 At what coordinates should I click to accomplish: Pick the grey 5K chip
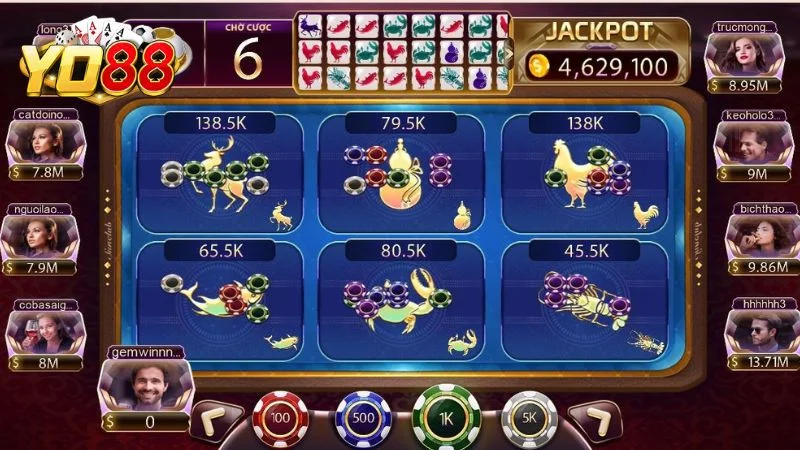pyautogui.click(x=529, y=416)
